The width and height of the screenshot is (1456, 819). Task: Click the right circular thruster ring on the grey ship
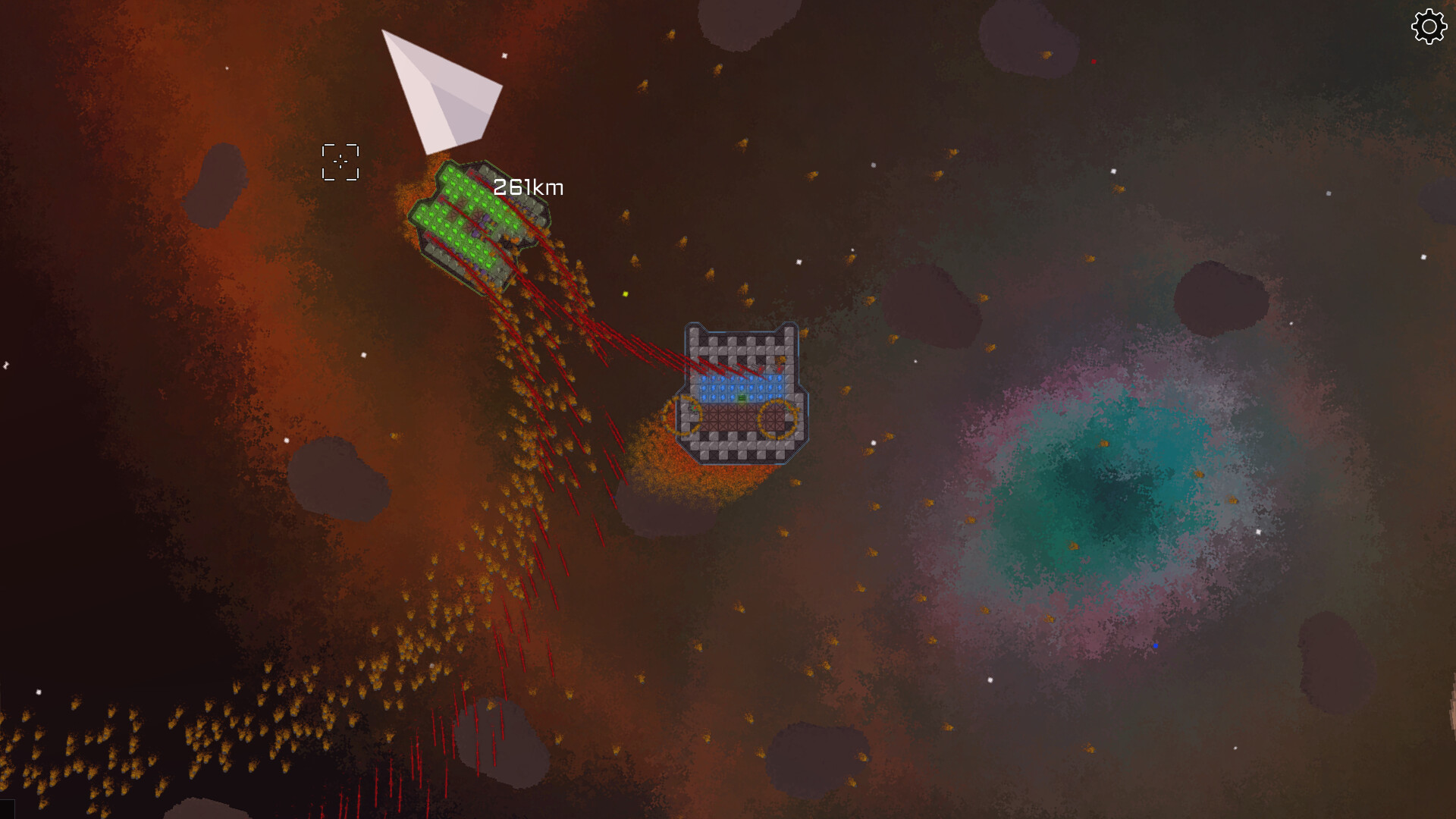[777, 420]
